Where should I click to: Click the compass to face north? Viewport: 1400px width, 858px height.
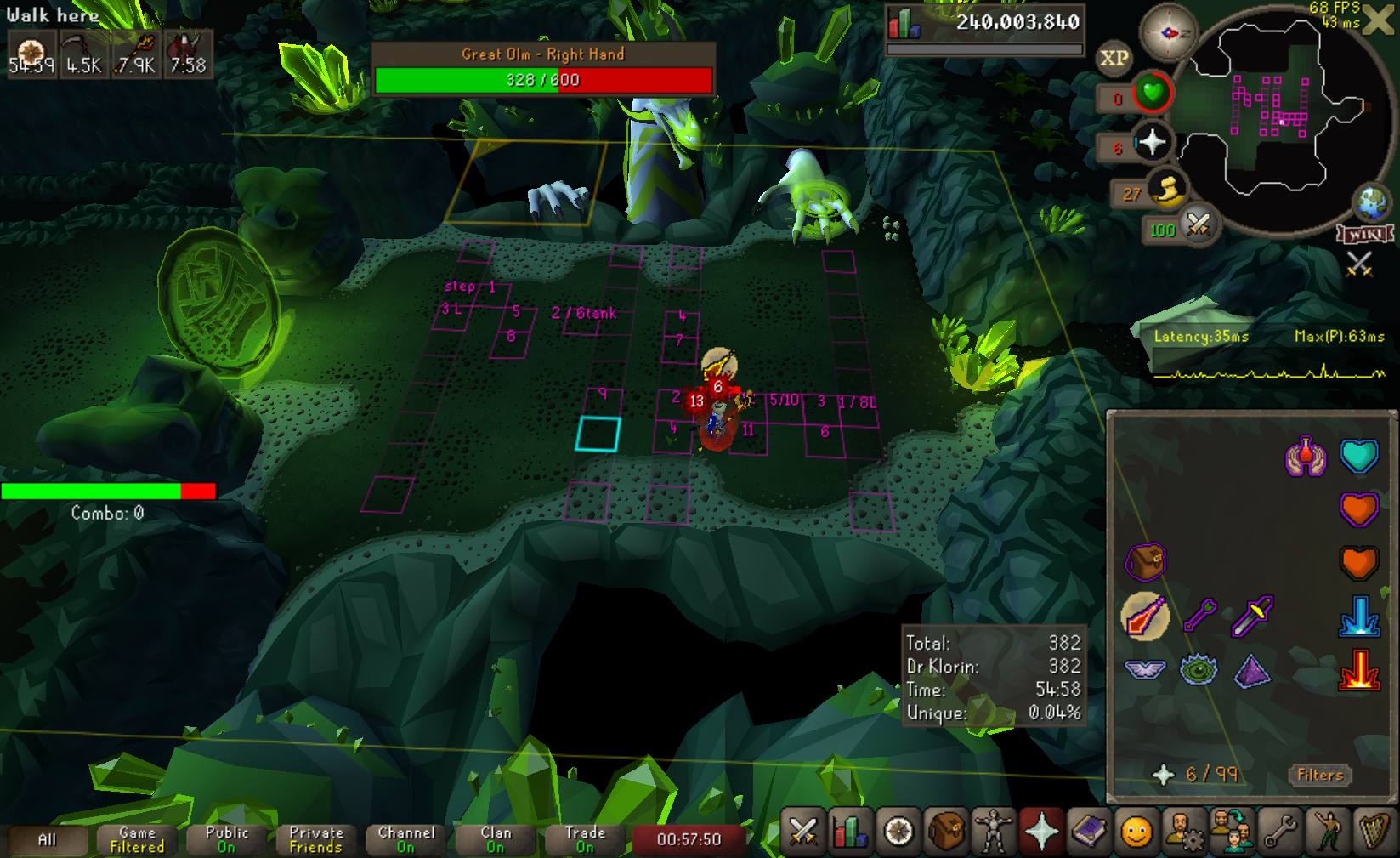click(1168, 33)
